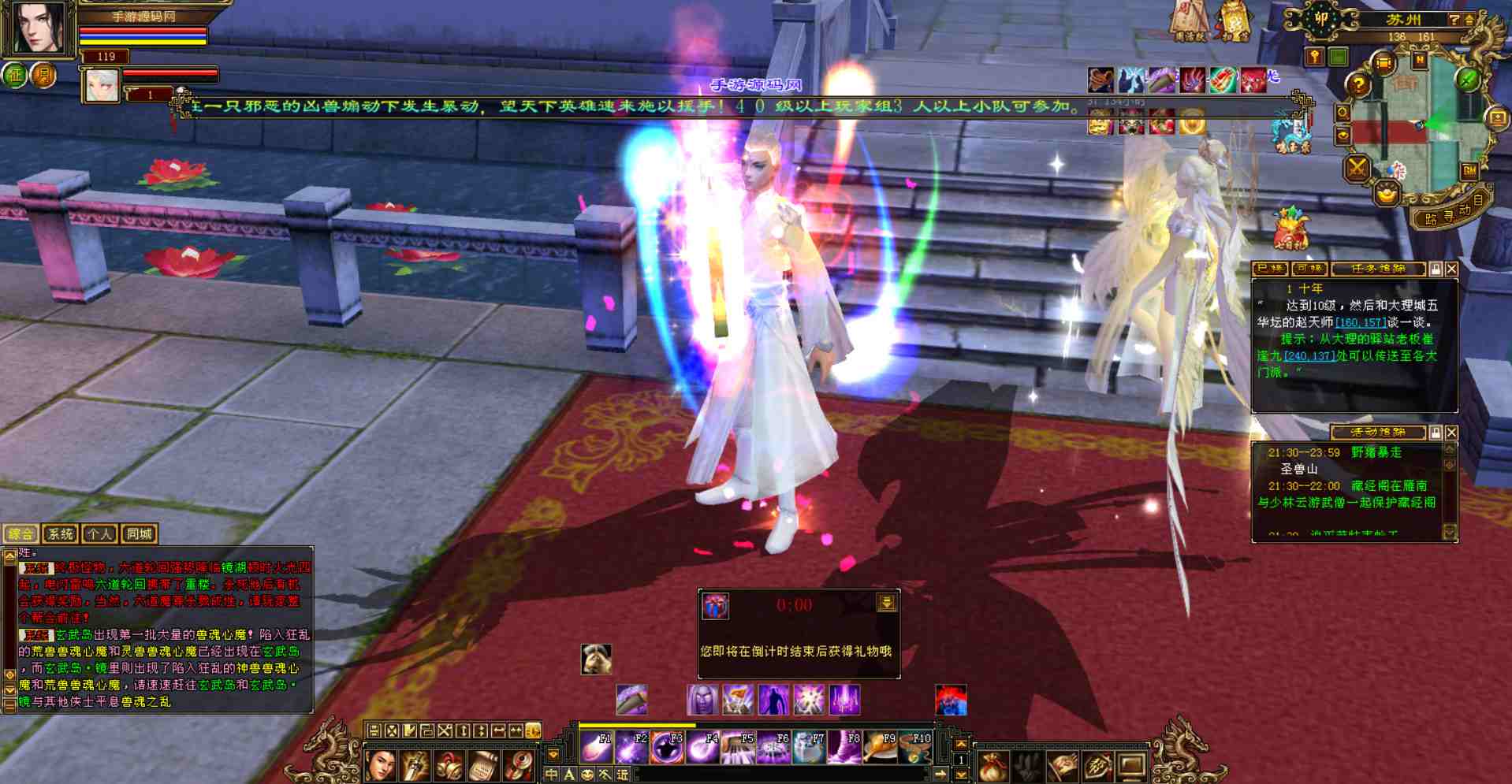
Task: Click the orange 月 round button
Action: [x=43, y=76]
